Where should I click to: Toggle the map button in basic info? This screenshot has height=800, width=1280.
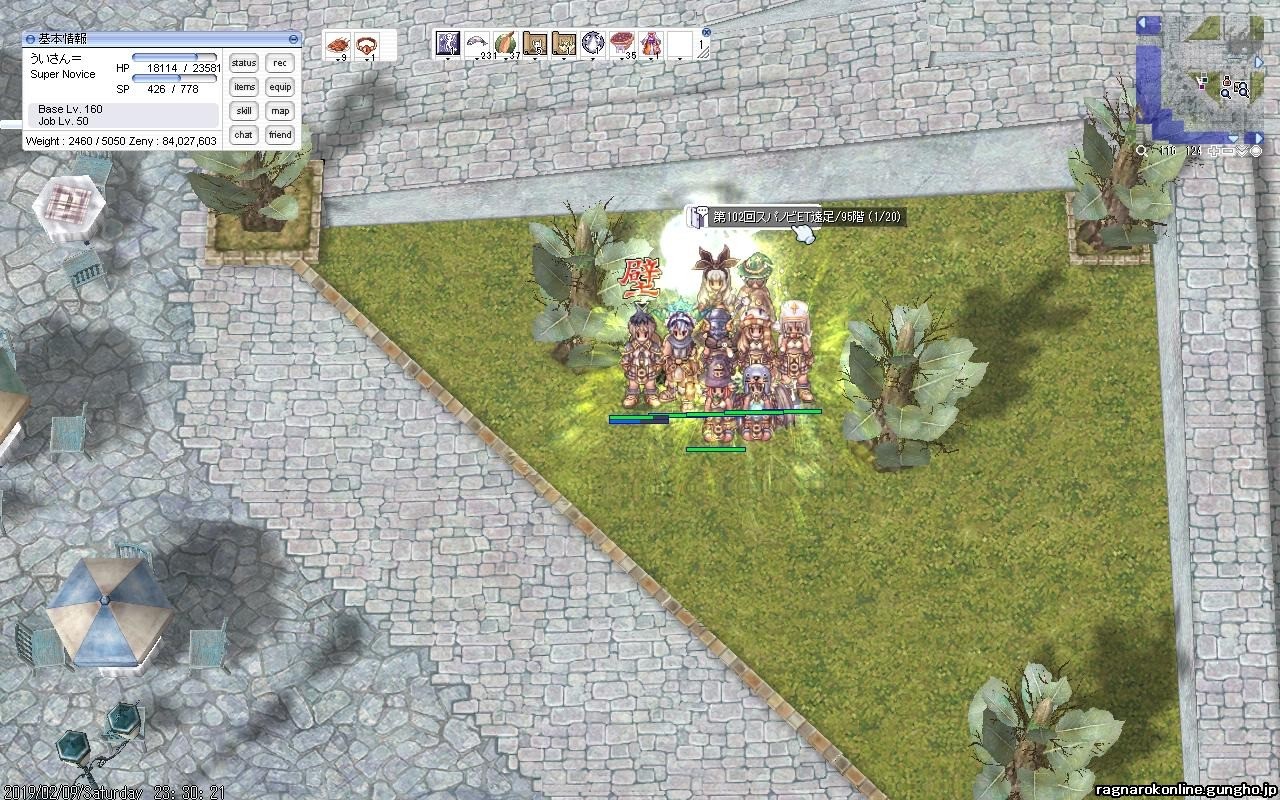point(280,111)
